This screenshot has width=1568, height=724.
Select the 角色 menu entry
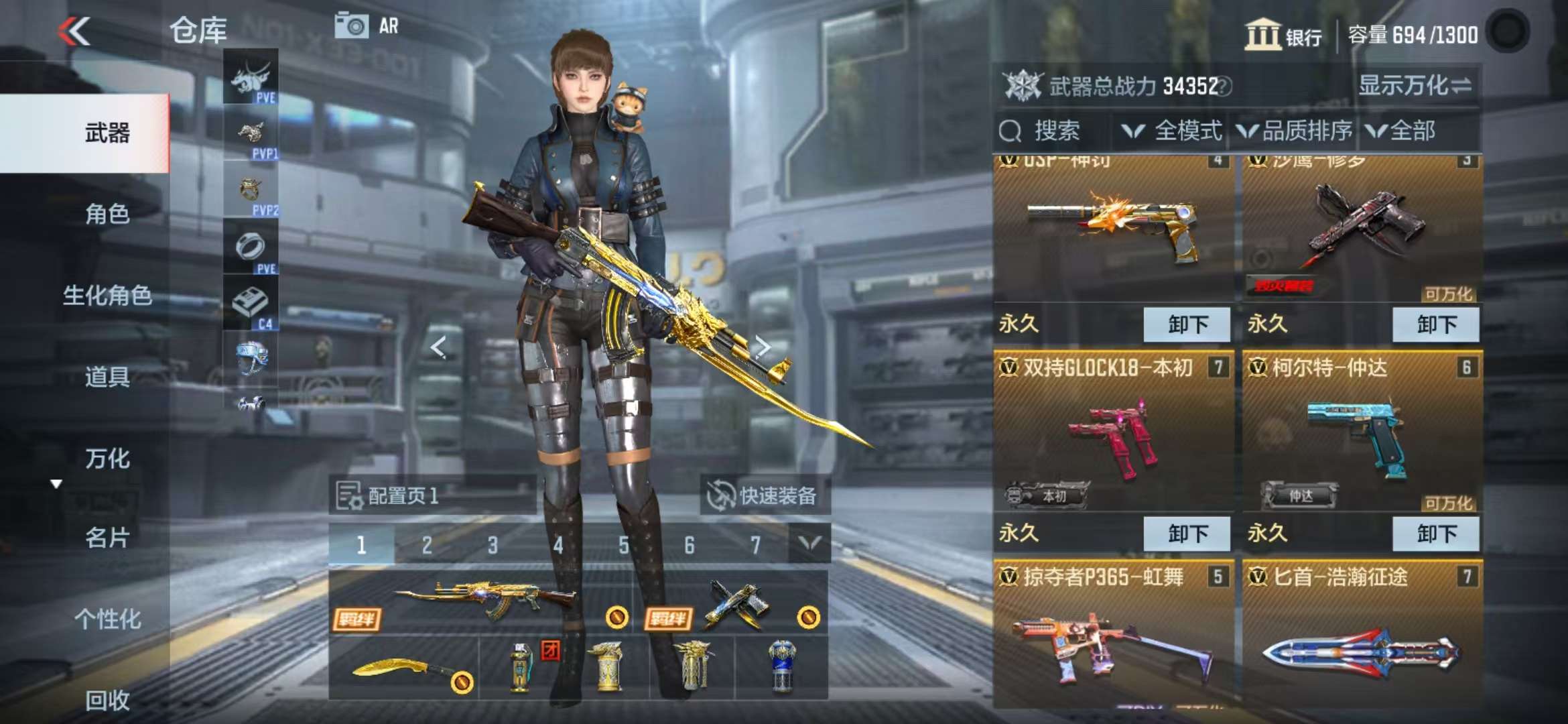[107, 214]
